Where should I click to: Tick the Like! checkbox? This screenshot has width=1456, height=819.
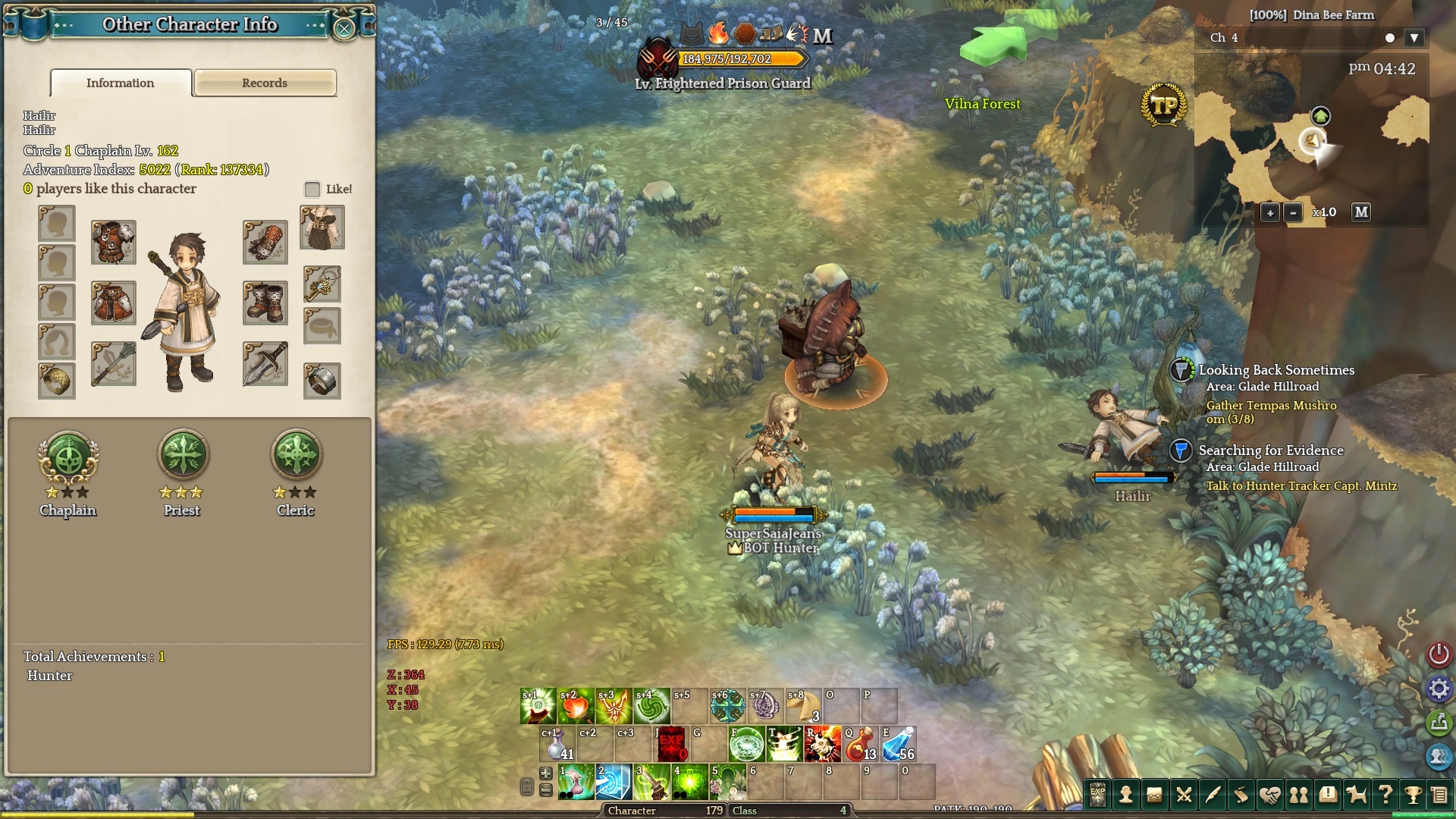(312, 189)
